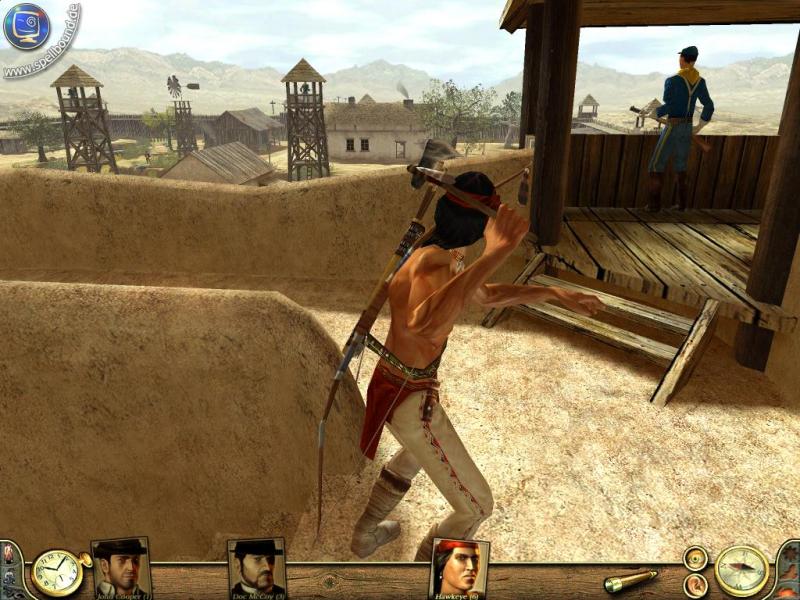This screenshot has height=600, width=800.
Task: Choose the Doc McCoy portrait
Action: tap(256, 568)
